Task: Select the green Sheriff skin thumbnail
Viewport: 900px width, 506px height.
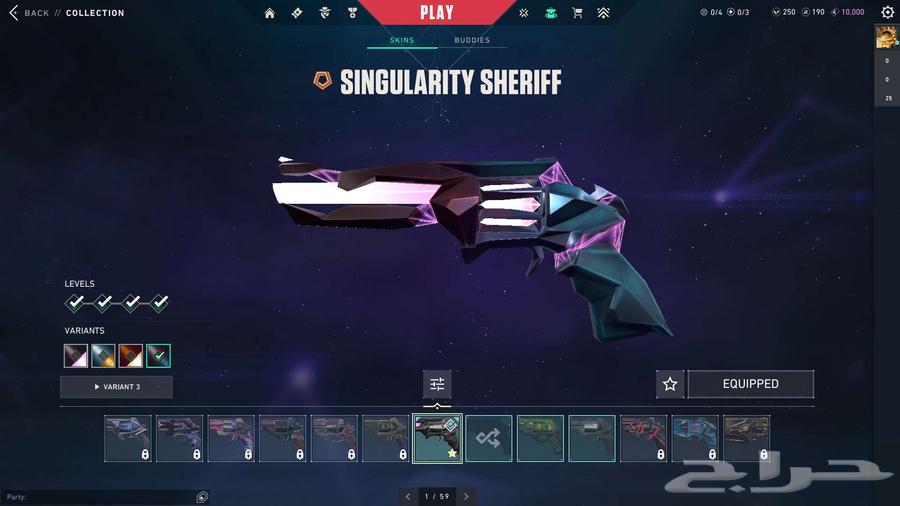Action: pyautogui.click(x=540, y=438)
